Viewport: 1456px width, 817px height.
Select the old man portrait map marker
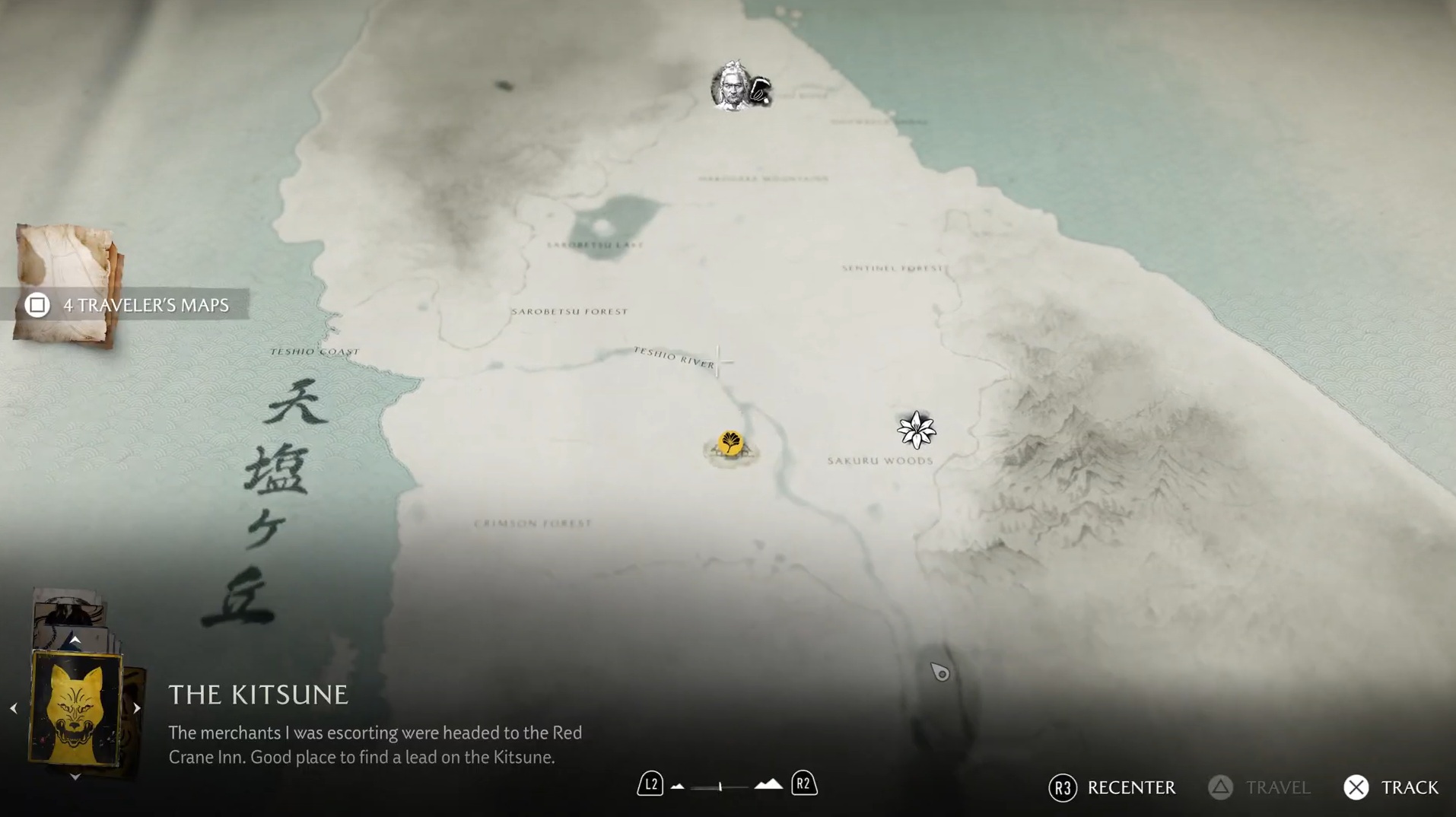coord(730,87)
